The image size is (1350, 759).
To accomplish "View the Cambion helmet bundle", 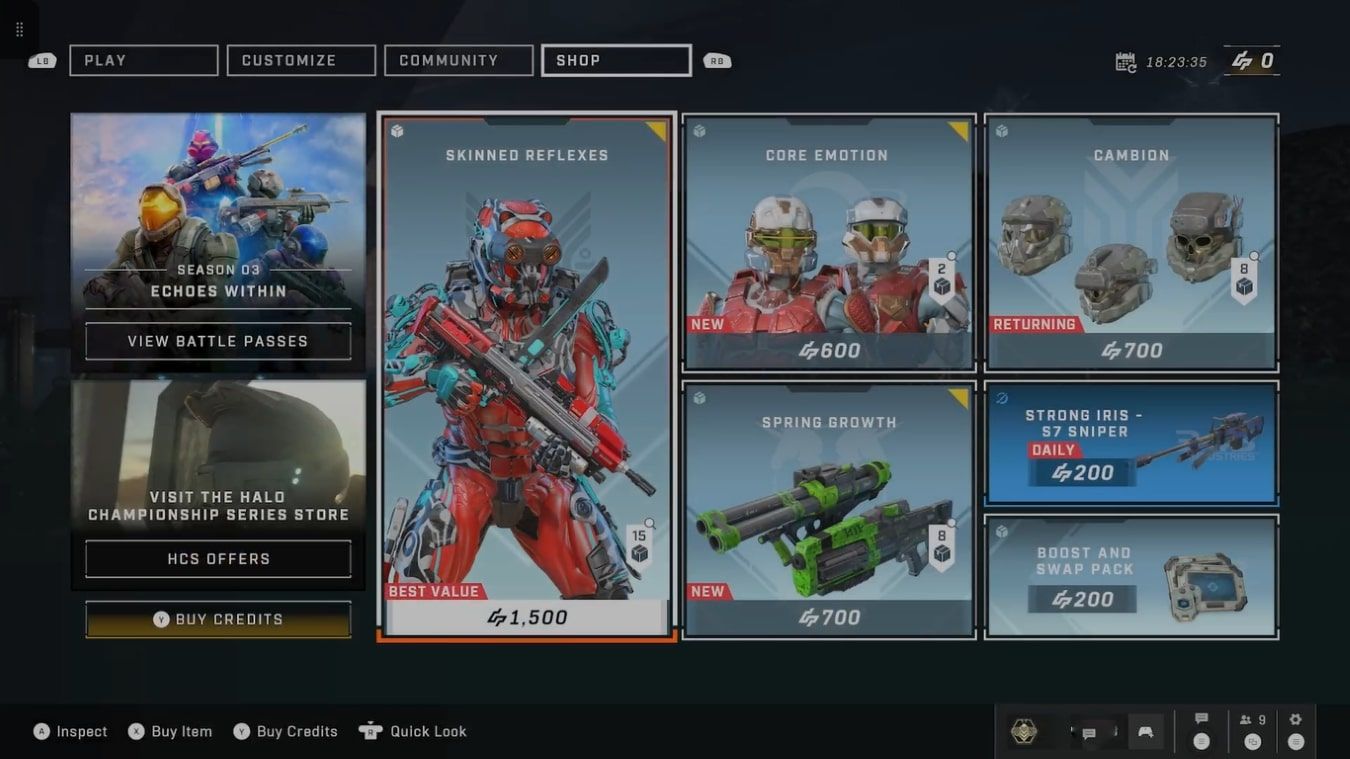I will click(1131, 242).
